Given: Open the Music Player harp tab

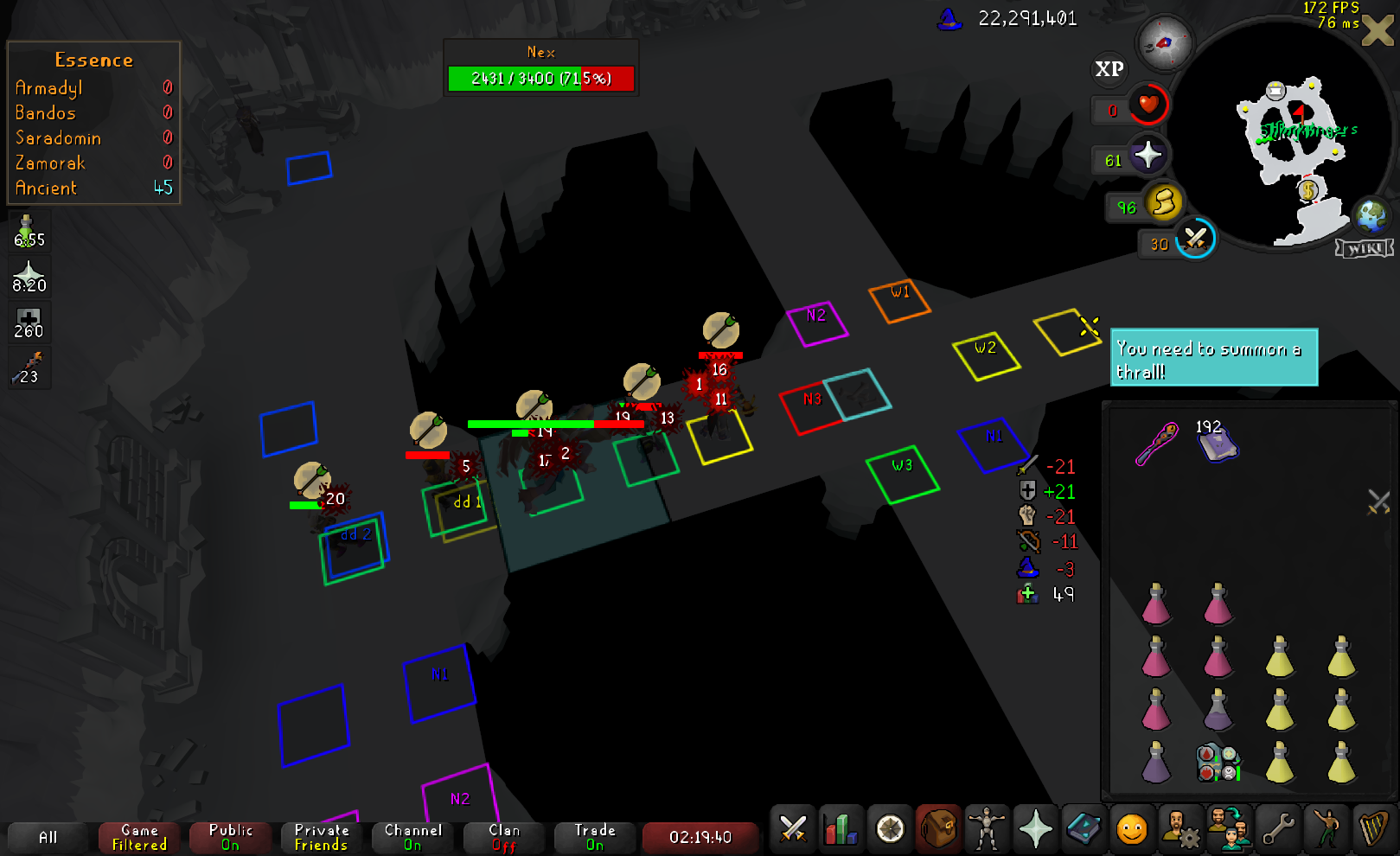Looking at the screenshot, I should point(1373,829).
